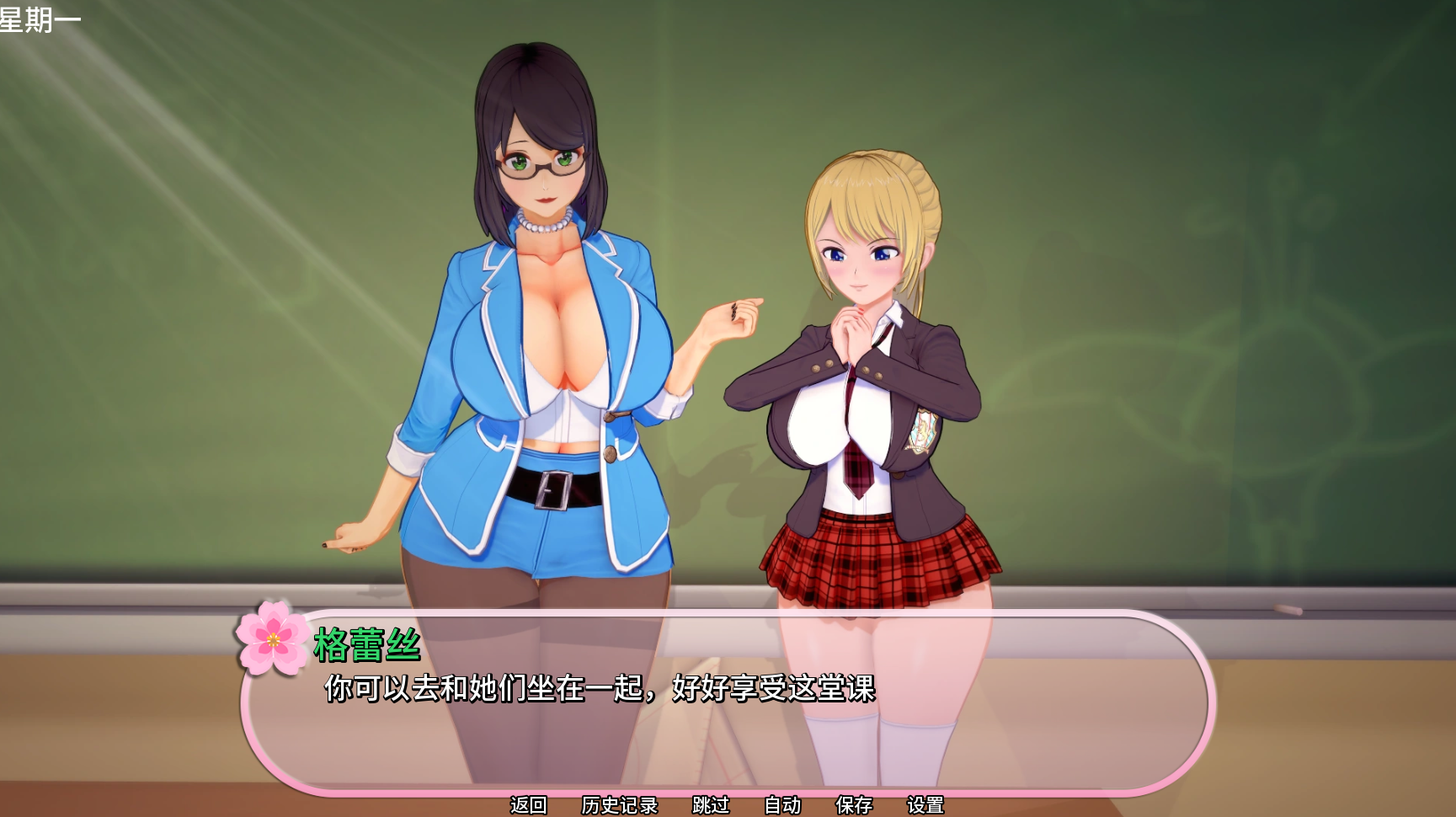Viewport: 1456px width, 817px height.
Task: Click the 返回 (Back) button
Action: pyautogui.click(x=529, y=805)
